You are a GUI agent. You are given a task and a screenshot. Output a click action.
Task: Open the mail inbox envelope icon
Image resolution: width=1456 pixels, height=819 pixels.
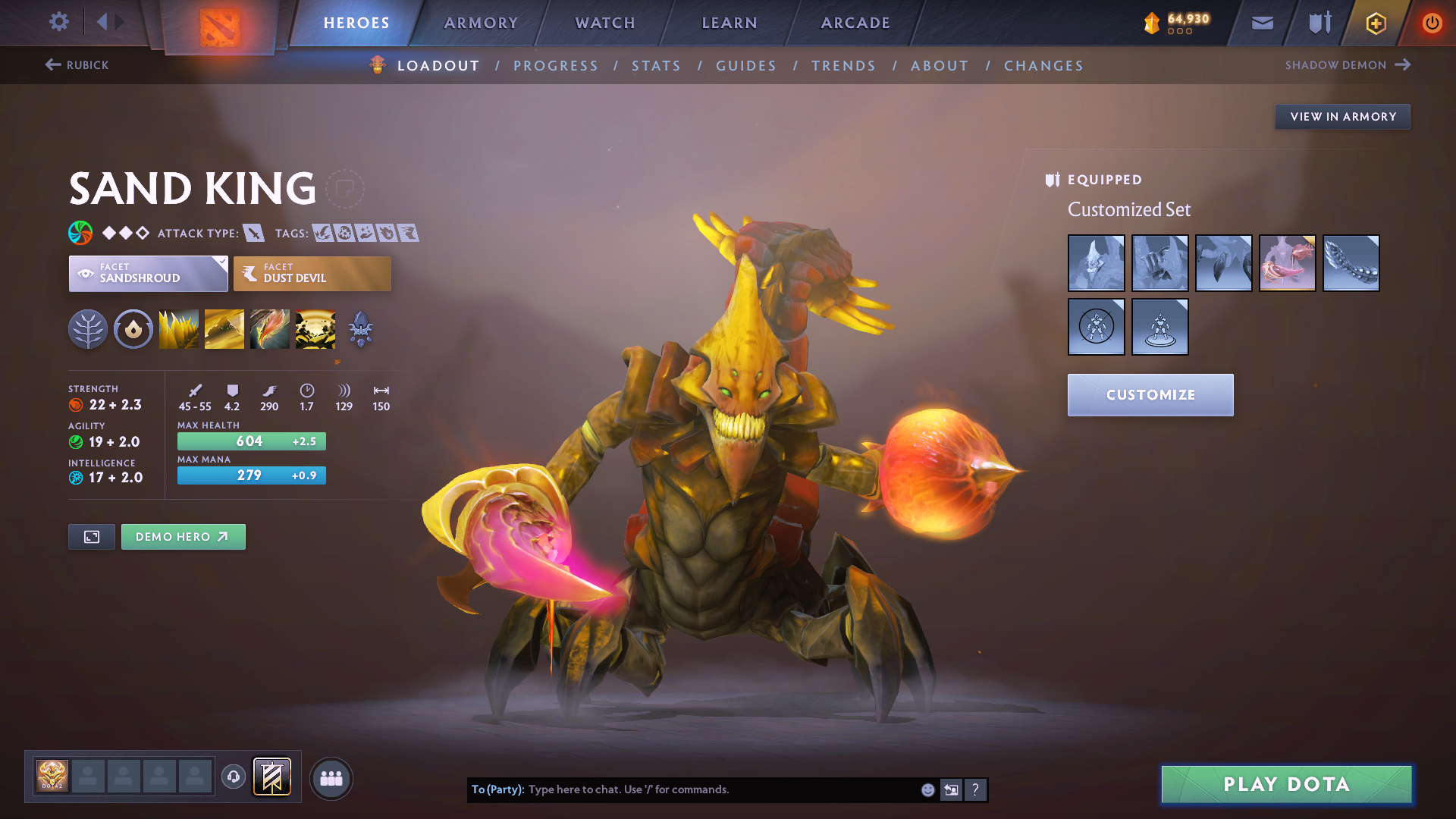coord(1262,23)
